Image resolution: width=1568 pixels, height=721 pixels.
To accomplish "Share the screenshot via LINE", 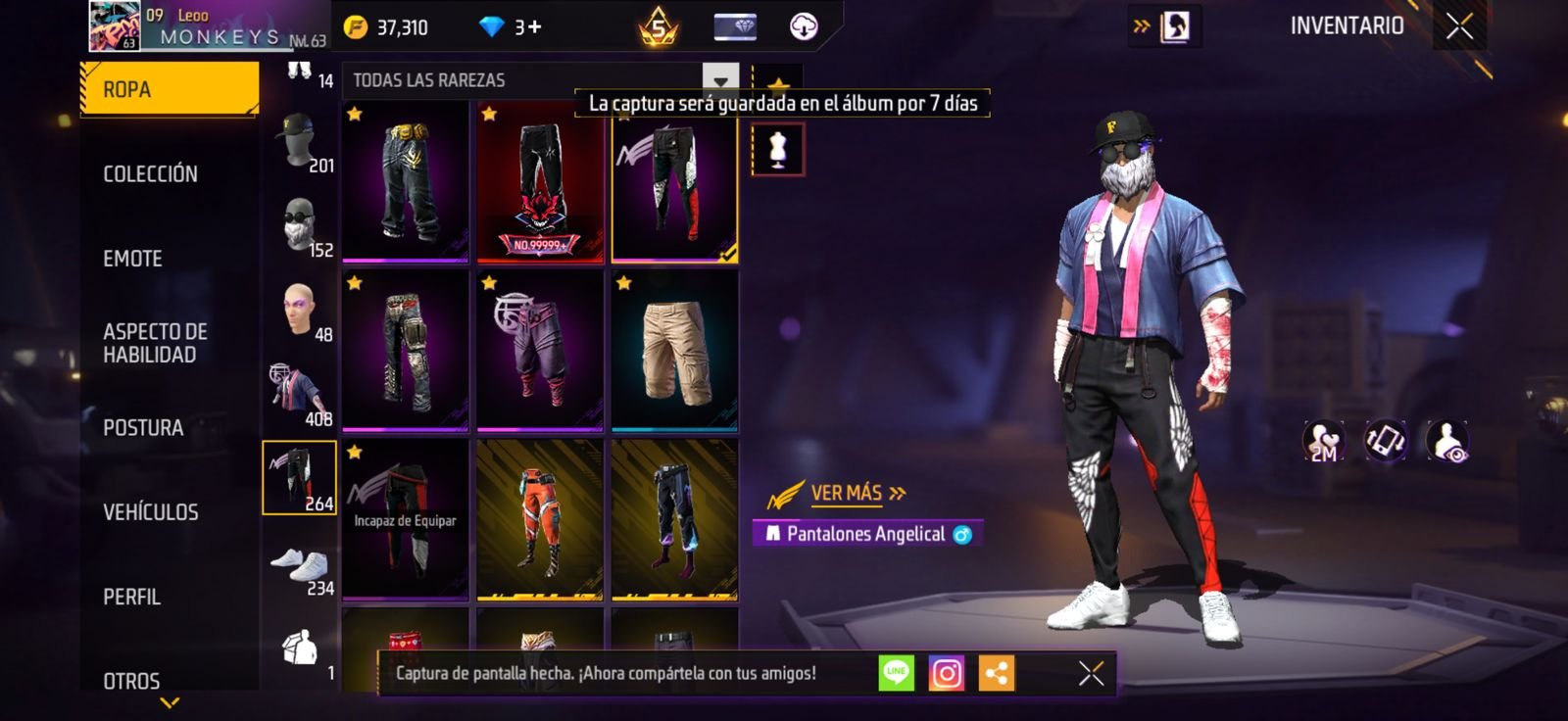I will 896,673.
